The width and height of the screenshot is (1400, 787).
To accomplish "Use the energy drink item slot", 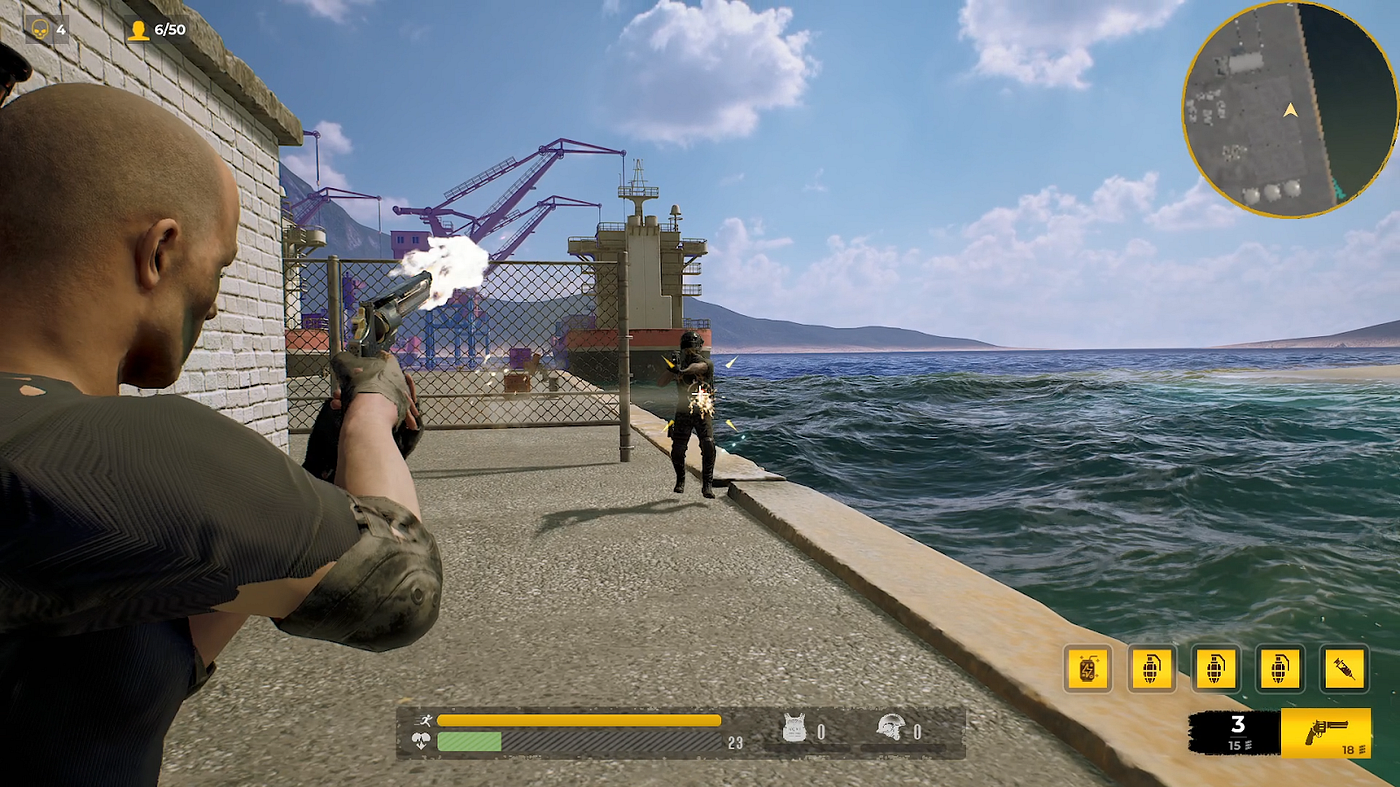I will click(x=1088, y=669).
